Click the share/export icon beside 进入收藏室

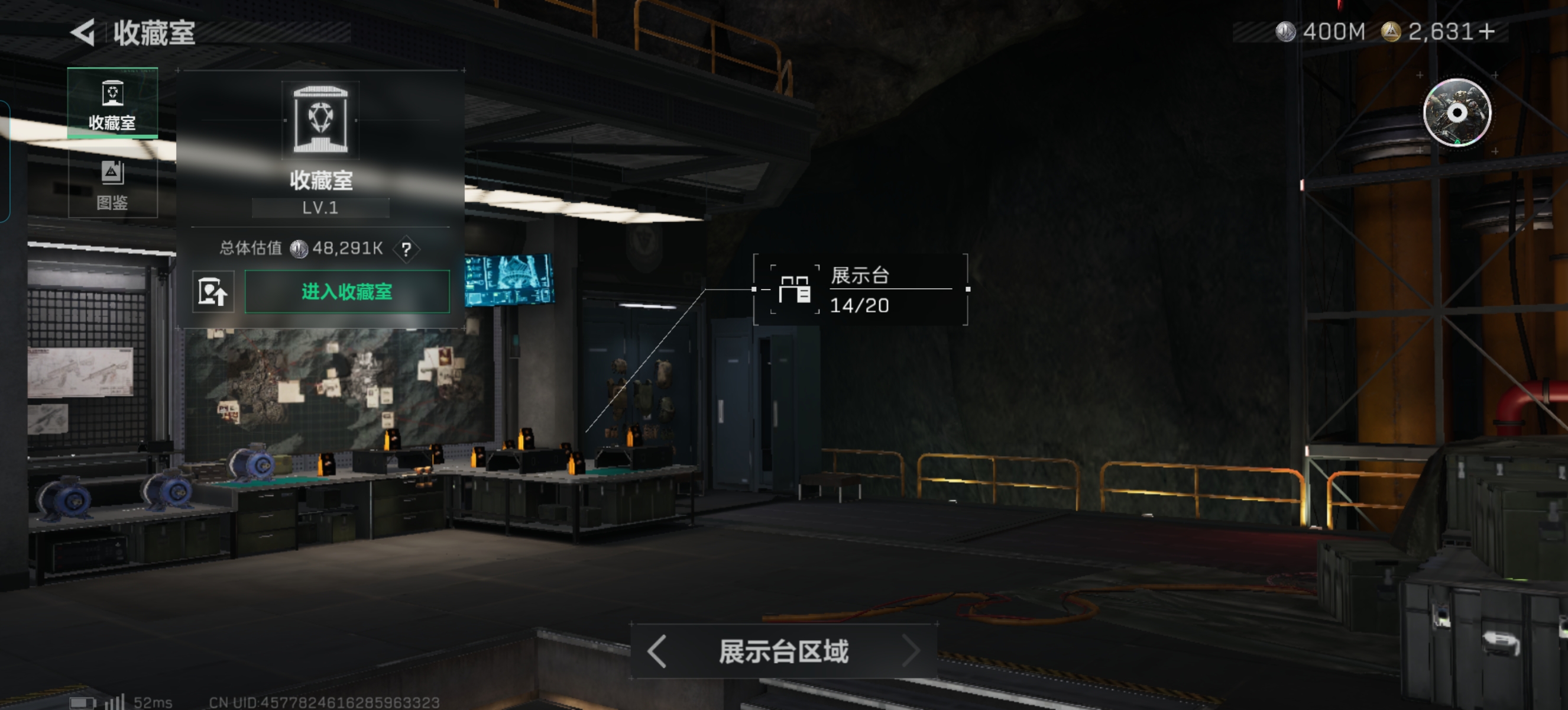click(x=213, y=291)
